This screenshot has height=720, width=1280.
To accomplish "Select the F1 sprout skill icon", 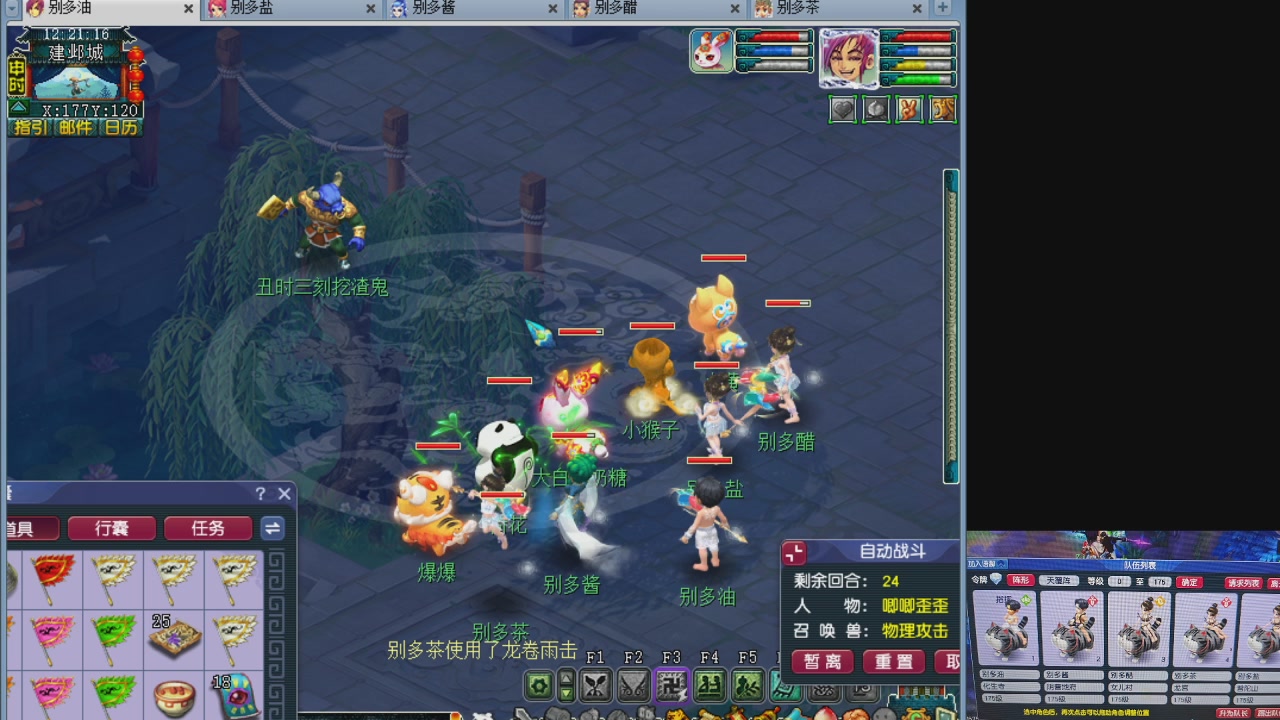I will click(x=594, y=685).
